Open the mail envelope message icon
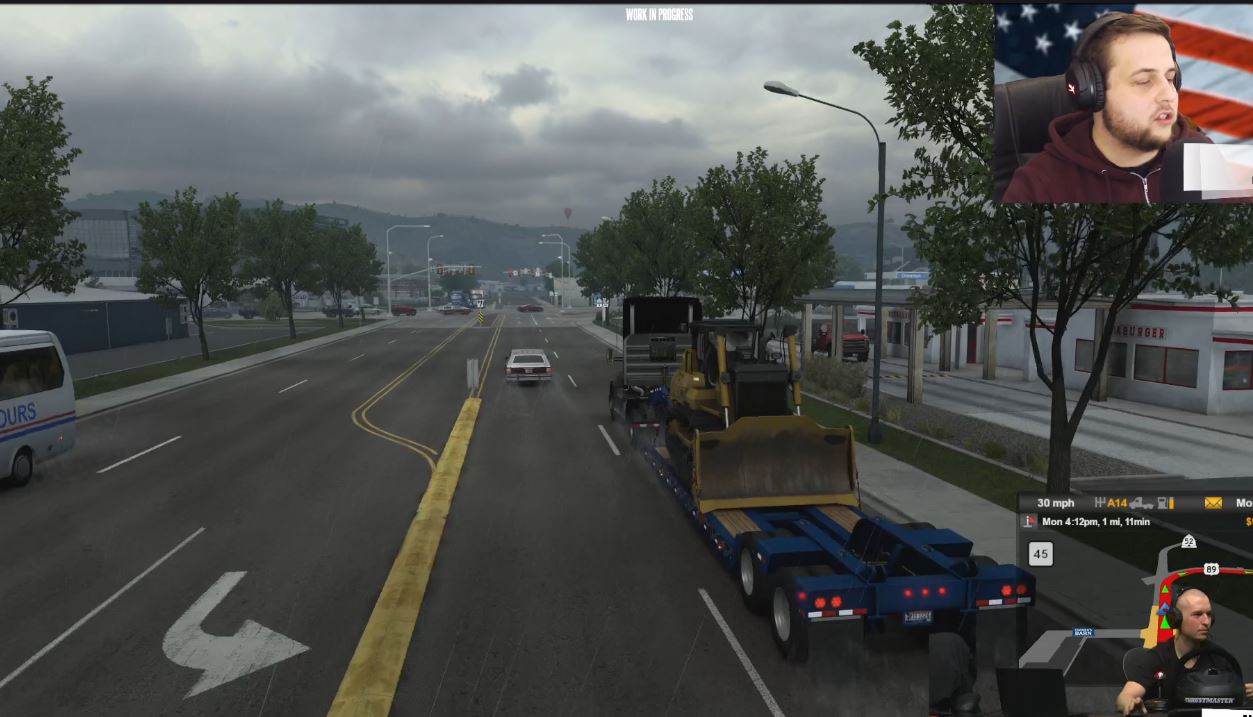Viewport: 1253px width, 717px height. coord(1213,503)
